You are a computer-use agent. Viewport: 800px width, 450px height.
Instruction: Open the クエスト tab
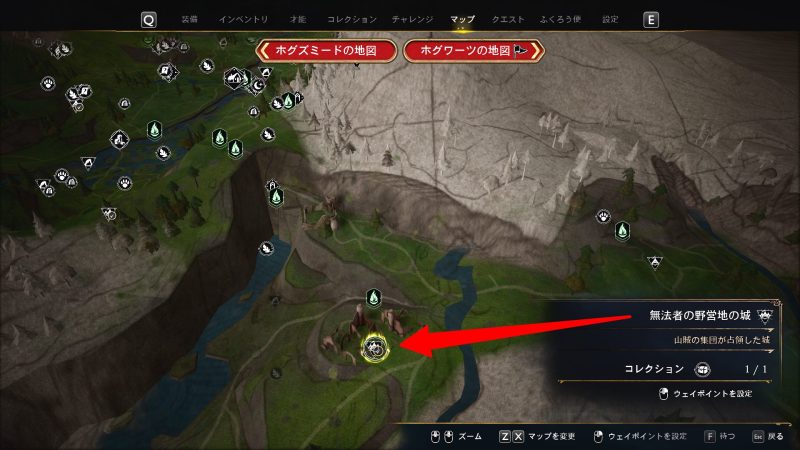pos(510,19)
